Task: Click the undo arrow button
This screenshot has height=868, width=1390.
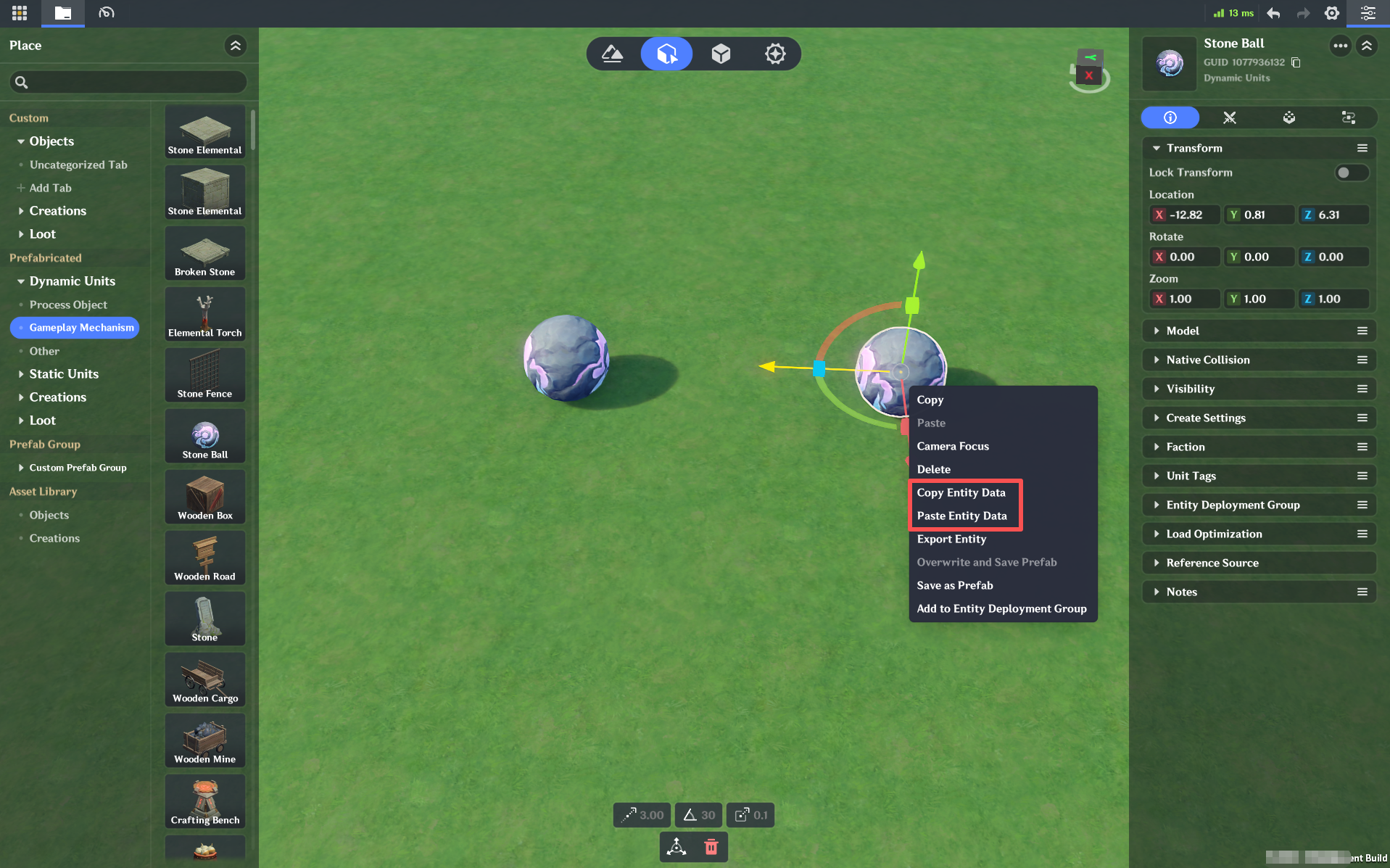Action: [1273, 13]
